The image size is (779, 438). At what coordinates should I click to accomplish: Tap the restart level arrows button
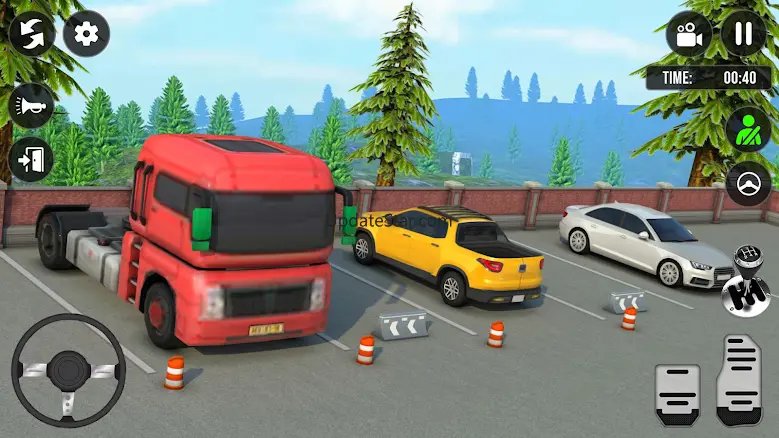click(x=32, y=34)
